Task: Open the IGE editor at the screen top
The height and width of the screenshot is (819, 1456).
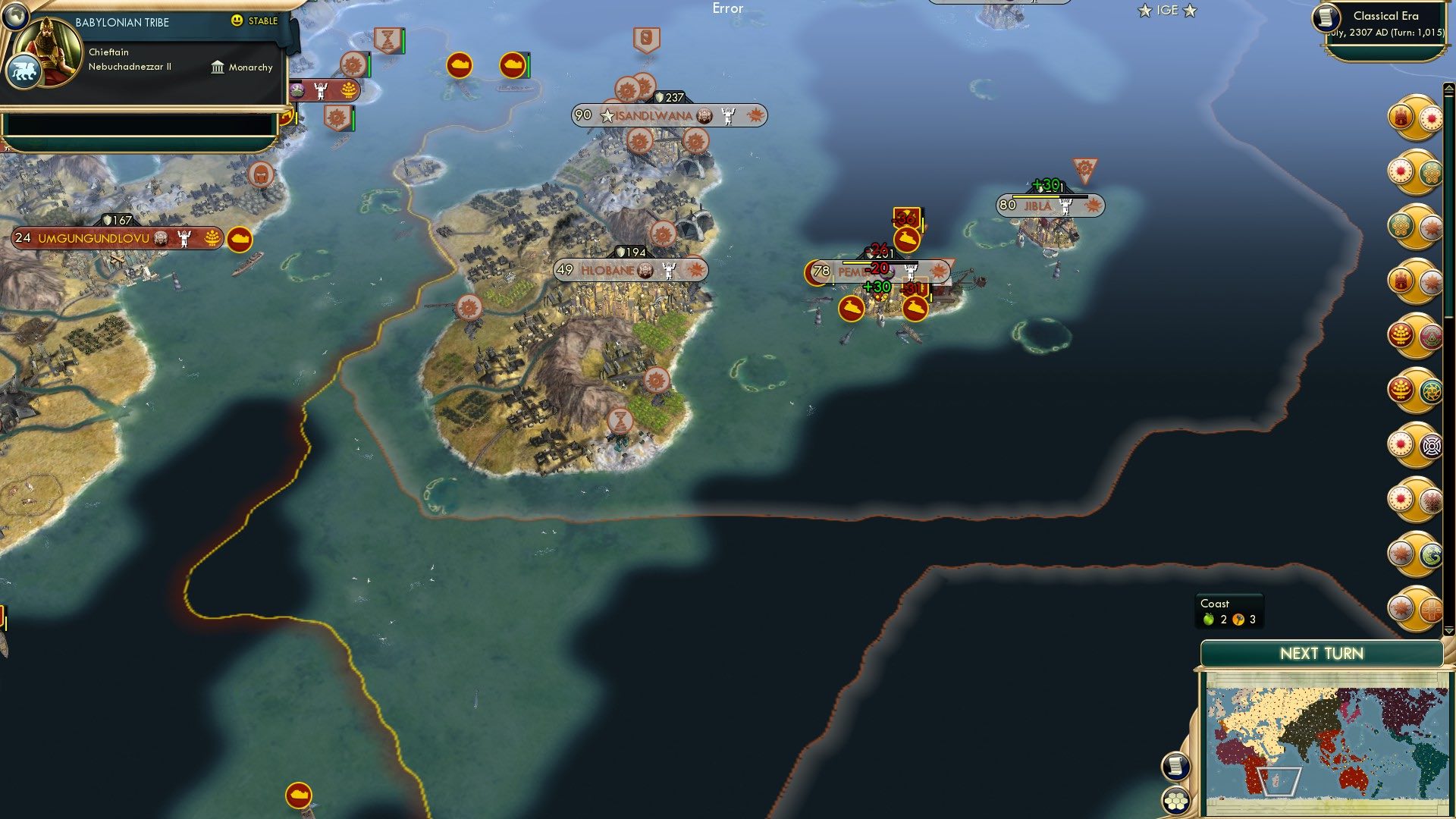Action: point(1169,11)
